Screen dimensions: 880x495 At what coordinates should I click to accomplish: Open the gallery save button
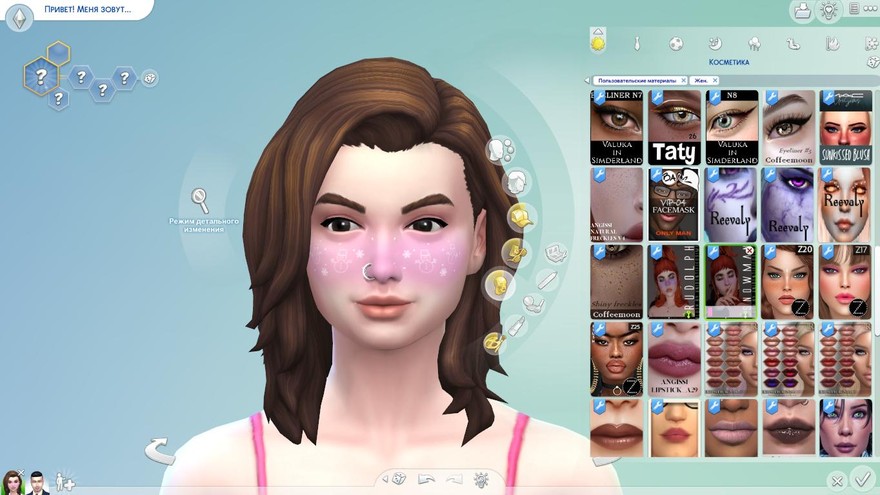click(x=801, y=11)
